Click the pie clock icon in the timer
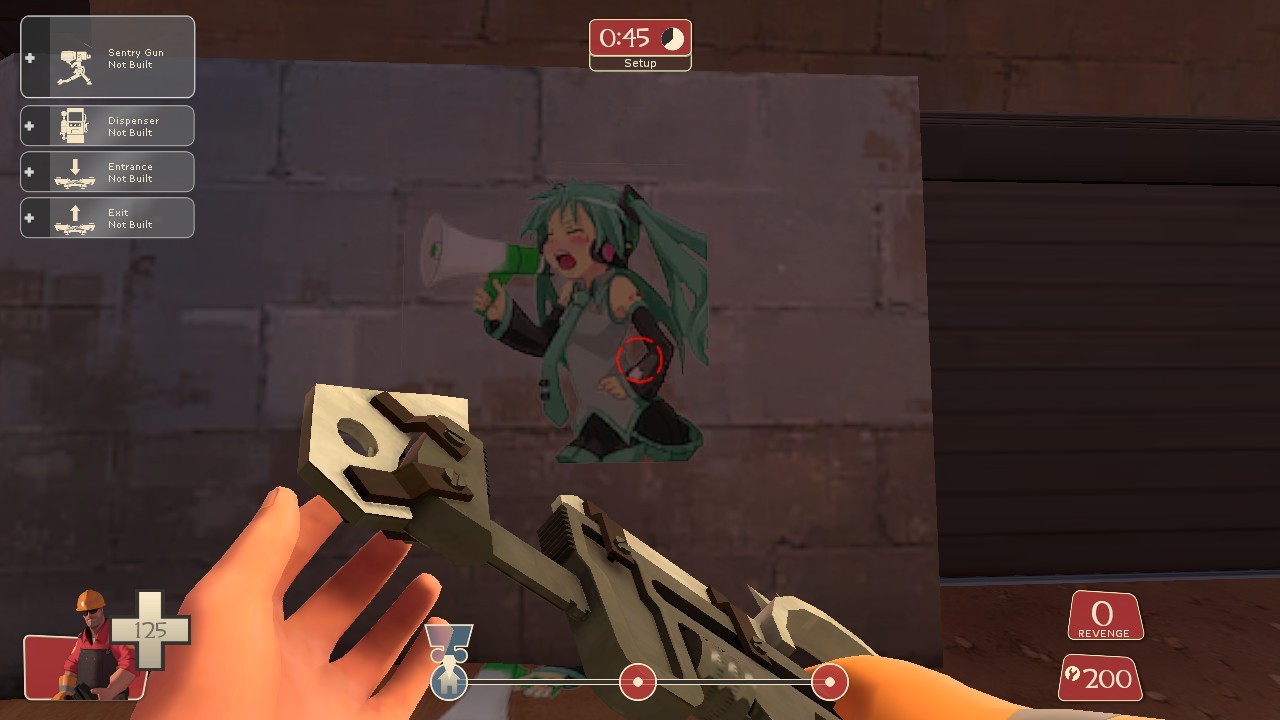 (670, 39)
